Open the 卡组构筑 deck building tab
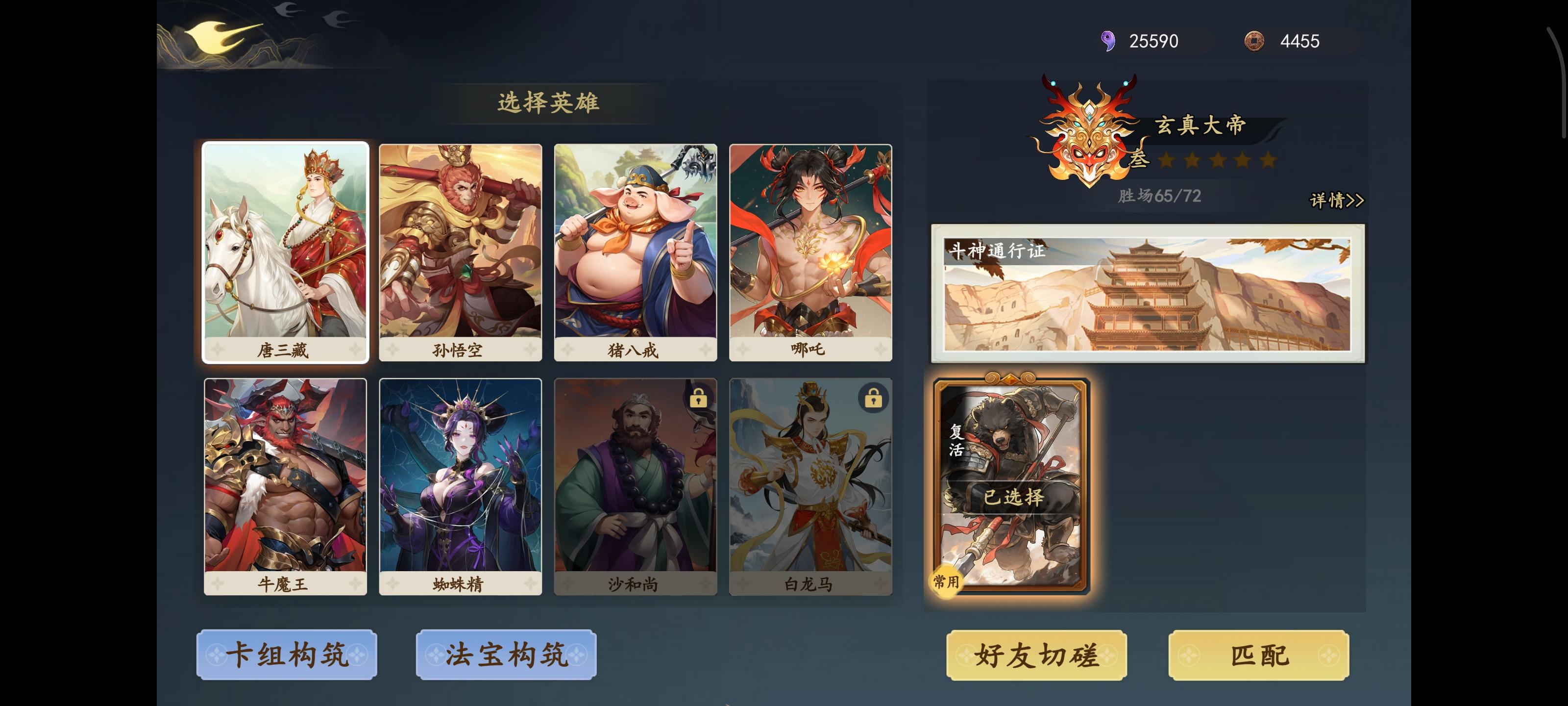Image resolution: width=1568 pixels, height=706 pixels. (286, 655)
